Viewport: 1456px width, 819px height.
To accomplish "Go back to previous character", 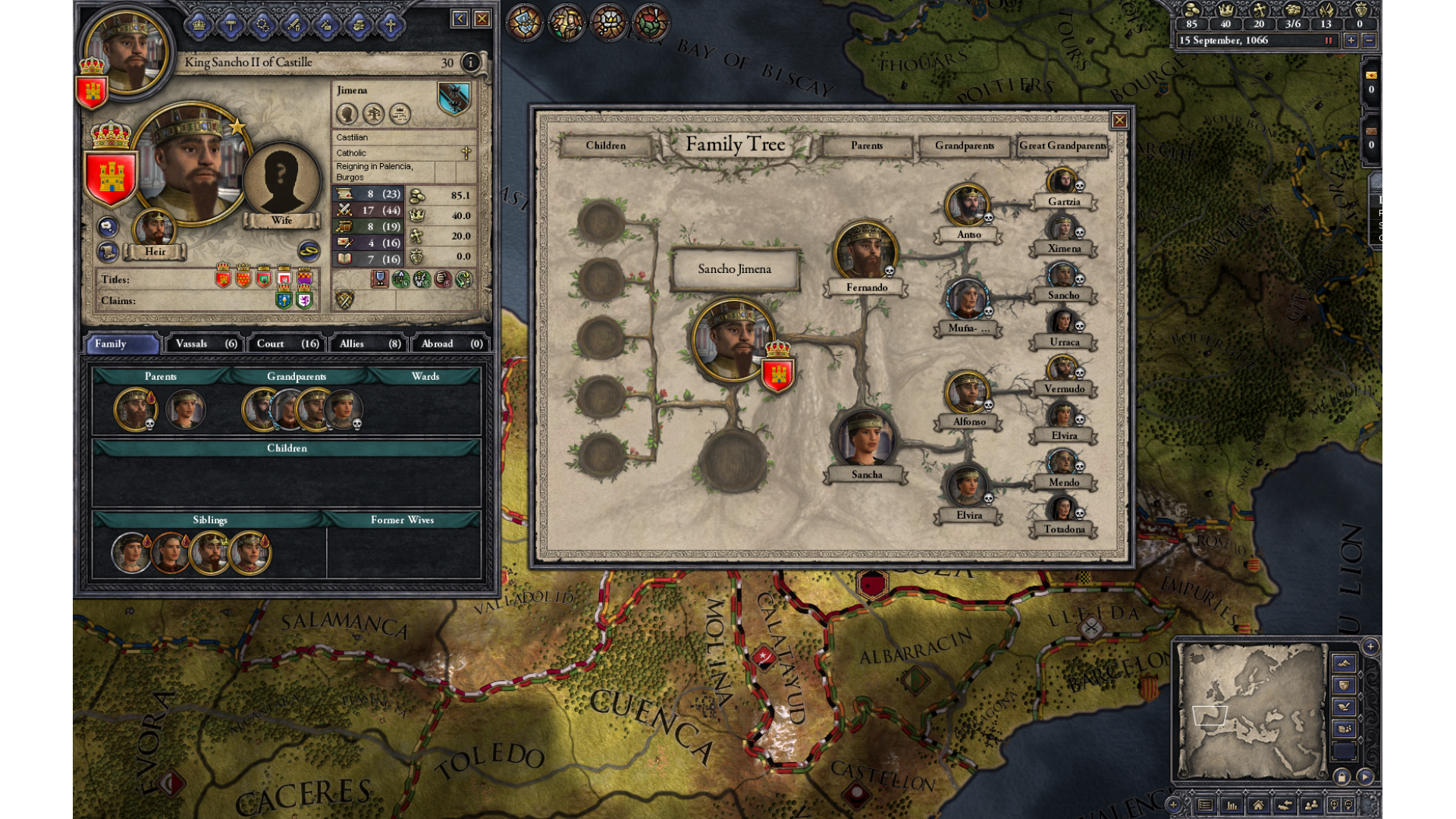I will (460, 19).
